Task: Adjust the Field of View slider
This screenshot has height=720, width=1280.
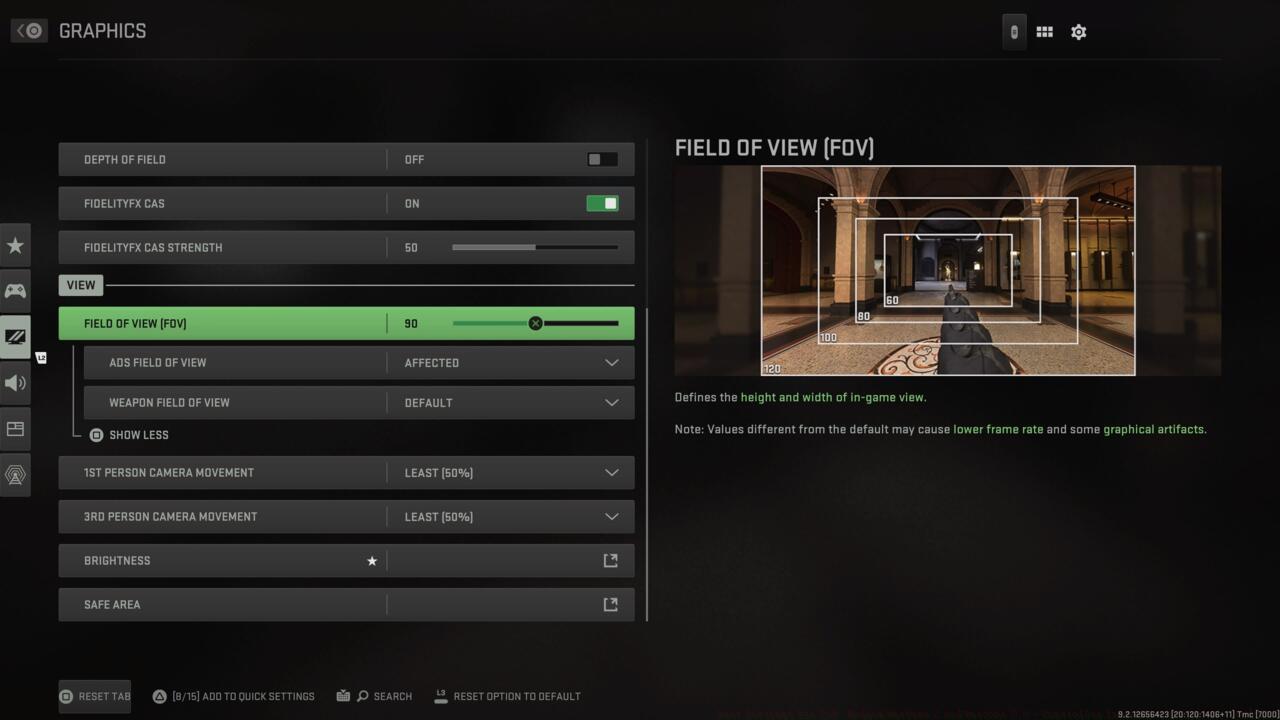Action: (x=535, y=322)
